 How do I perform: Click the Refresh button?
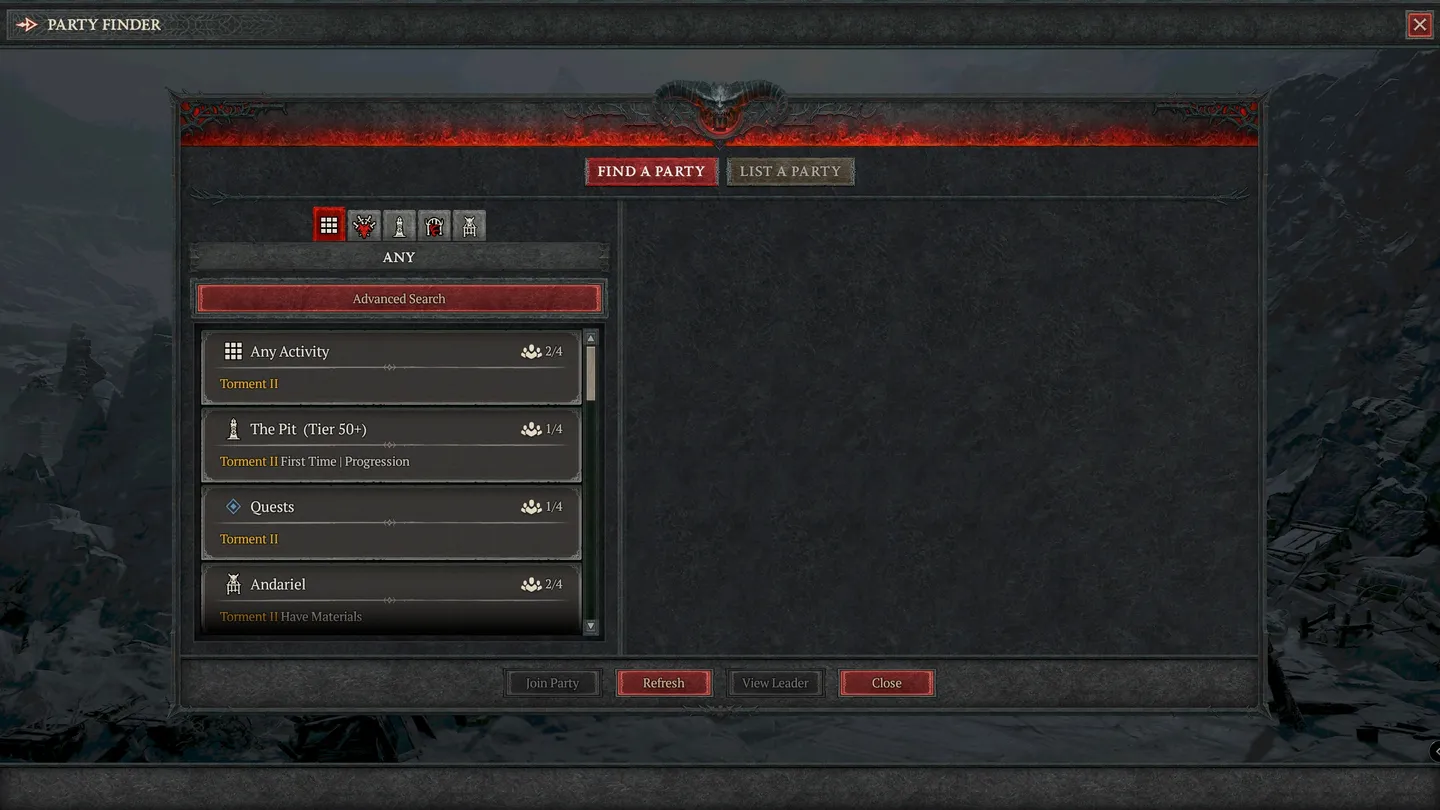click(x=664, y=682)
